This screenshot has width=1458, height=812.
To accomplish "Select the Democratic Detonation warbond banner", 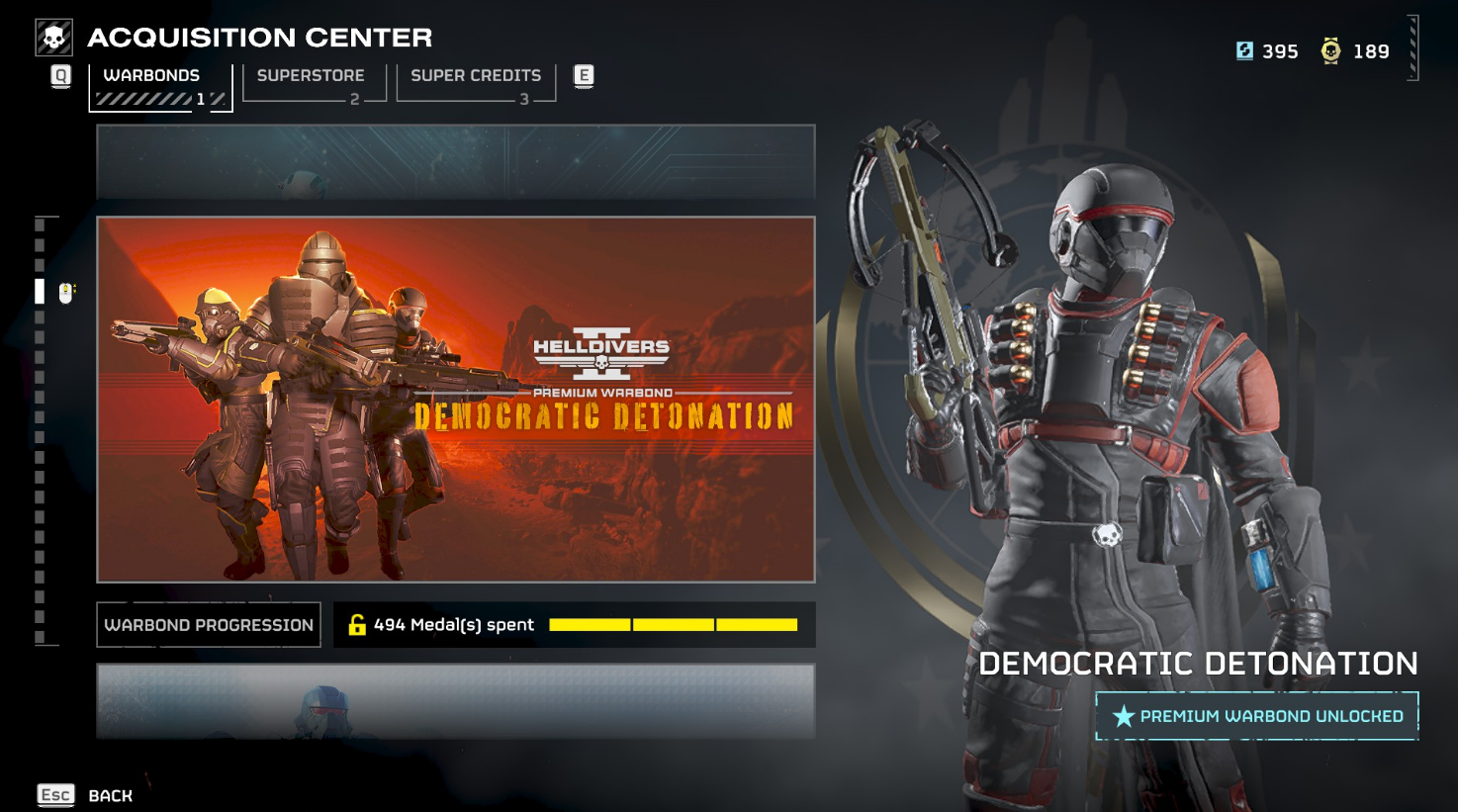I will [456, 399].
